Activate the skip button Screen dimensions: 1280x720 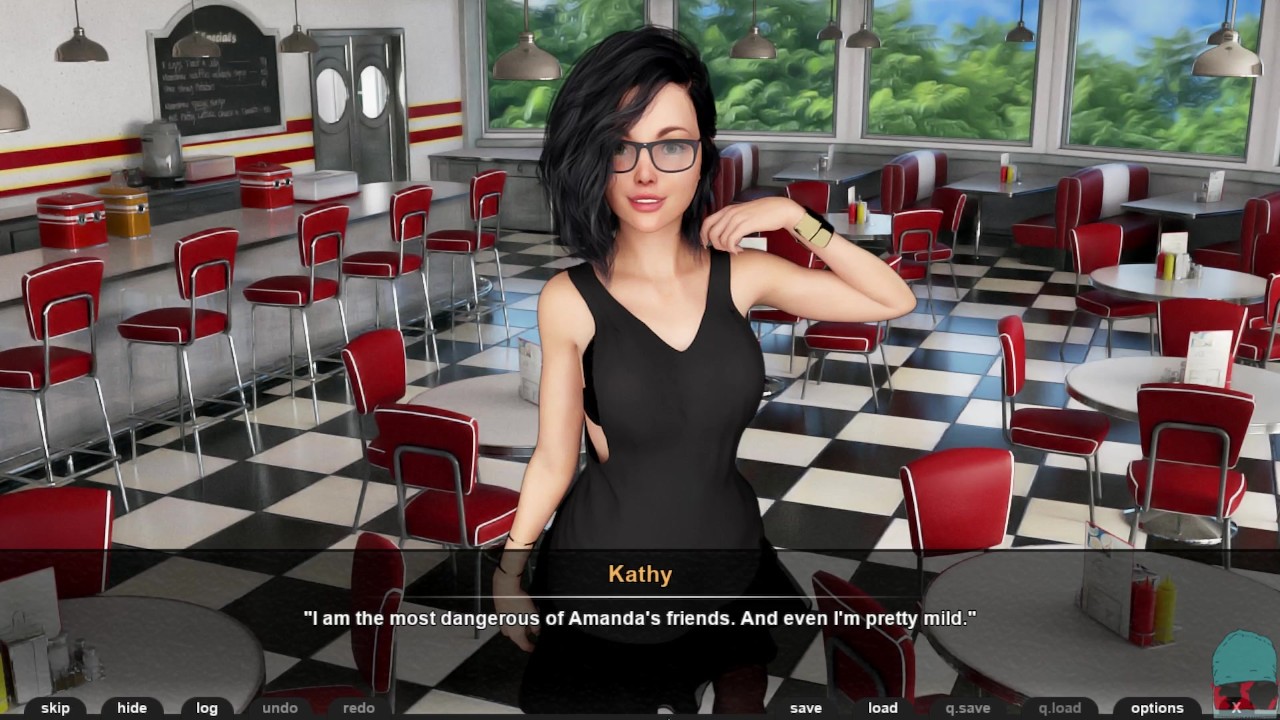(55, 708)
